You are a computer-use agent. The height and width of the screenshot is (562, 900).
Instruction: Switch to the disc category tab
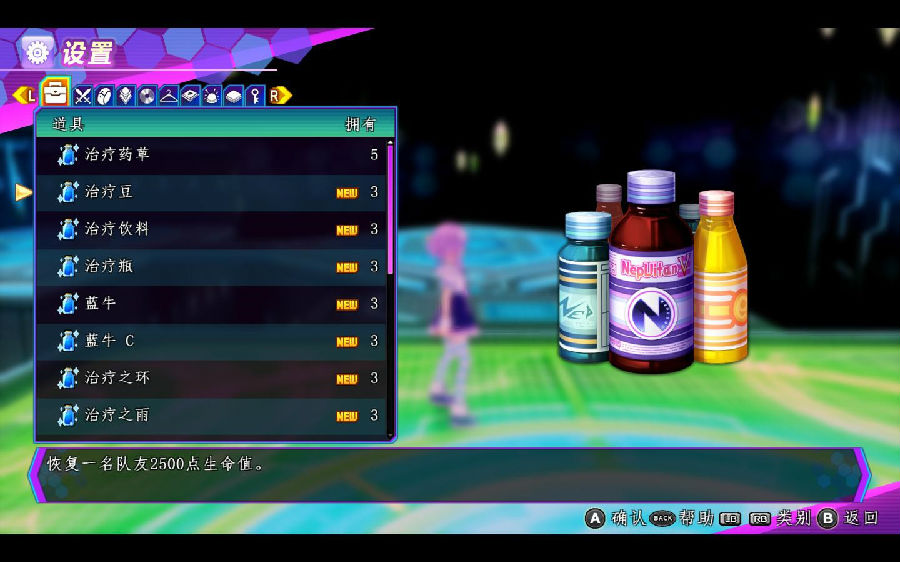click(x=146, y=96)
